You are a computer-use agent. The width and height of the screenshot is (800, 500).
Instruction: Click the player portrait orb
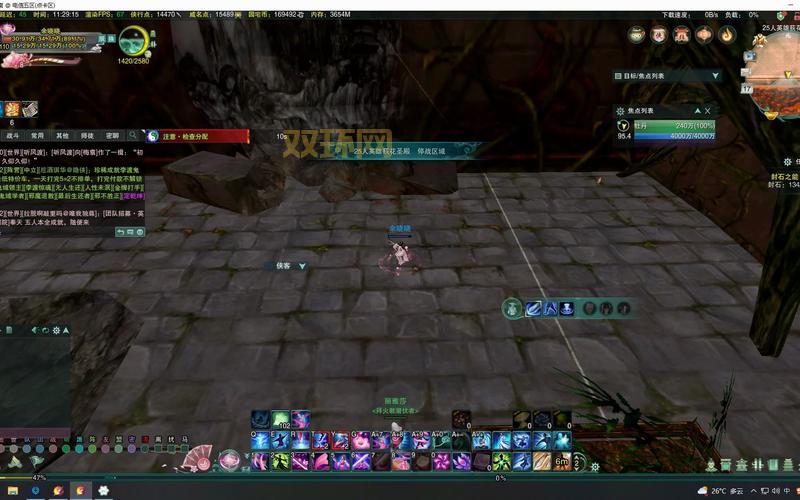(x=135, y=42)
